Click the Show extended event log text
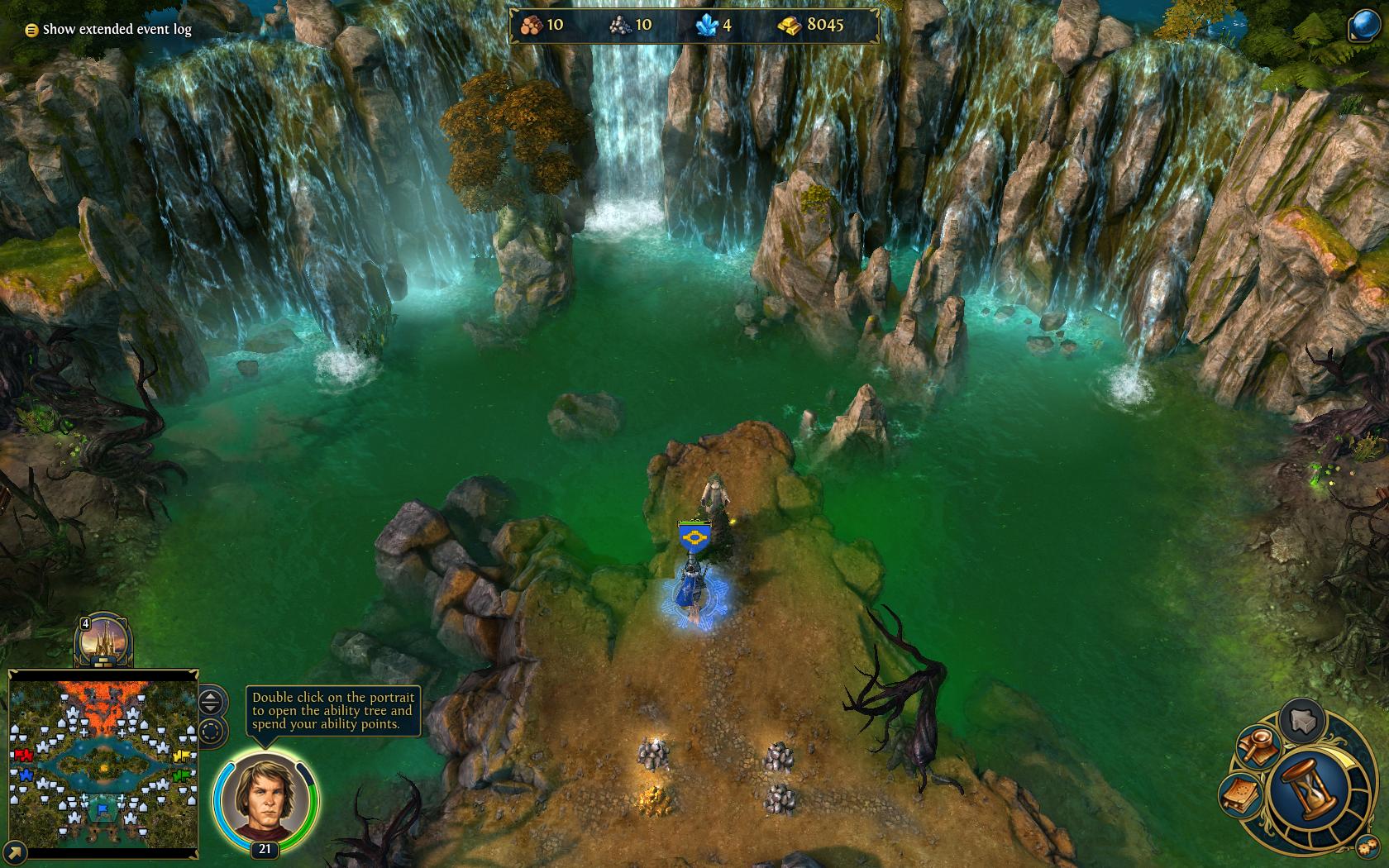Screen dimensions: 1389x868 118,29
